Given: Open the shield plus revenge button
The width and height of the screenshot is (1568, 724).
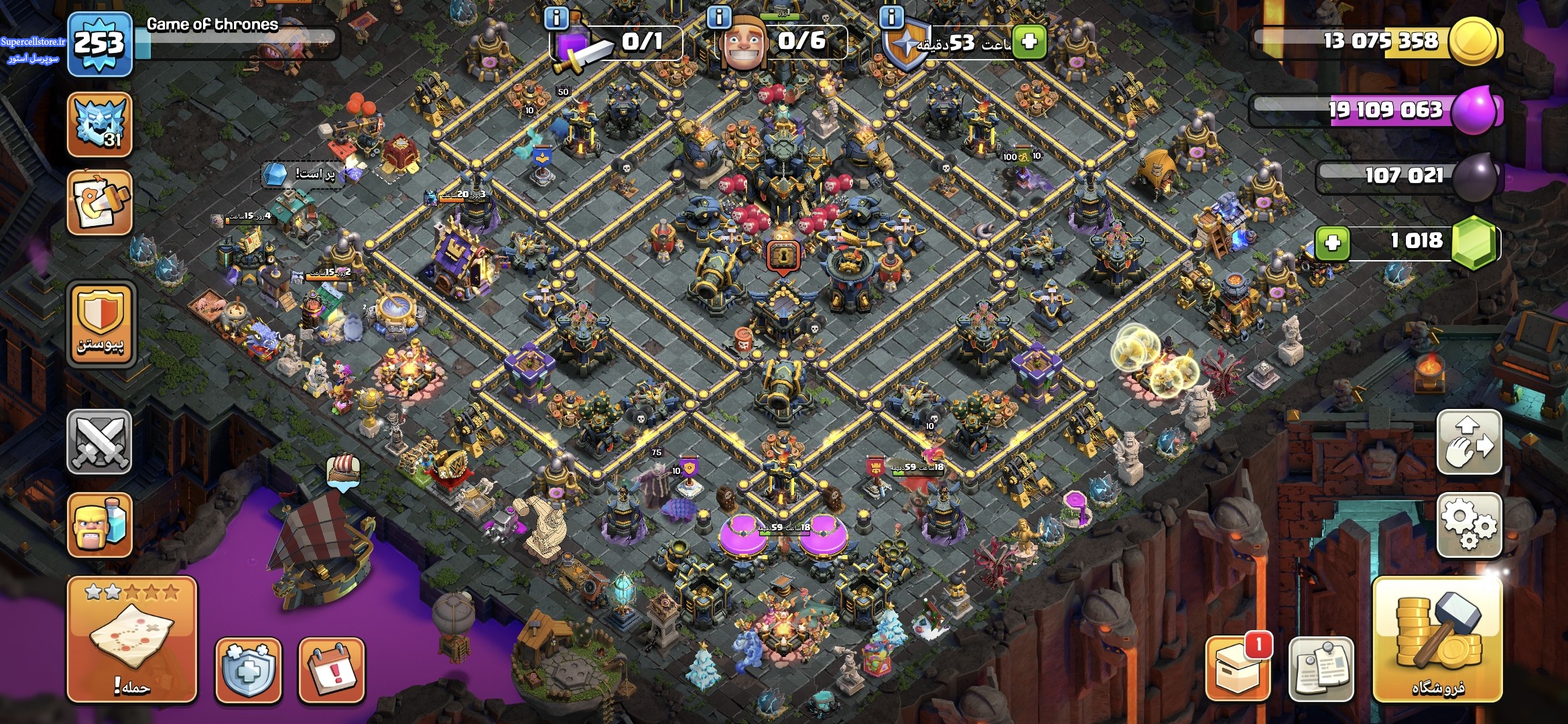Looking at the screenshot, I should 248,670.
